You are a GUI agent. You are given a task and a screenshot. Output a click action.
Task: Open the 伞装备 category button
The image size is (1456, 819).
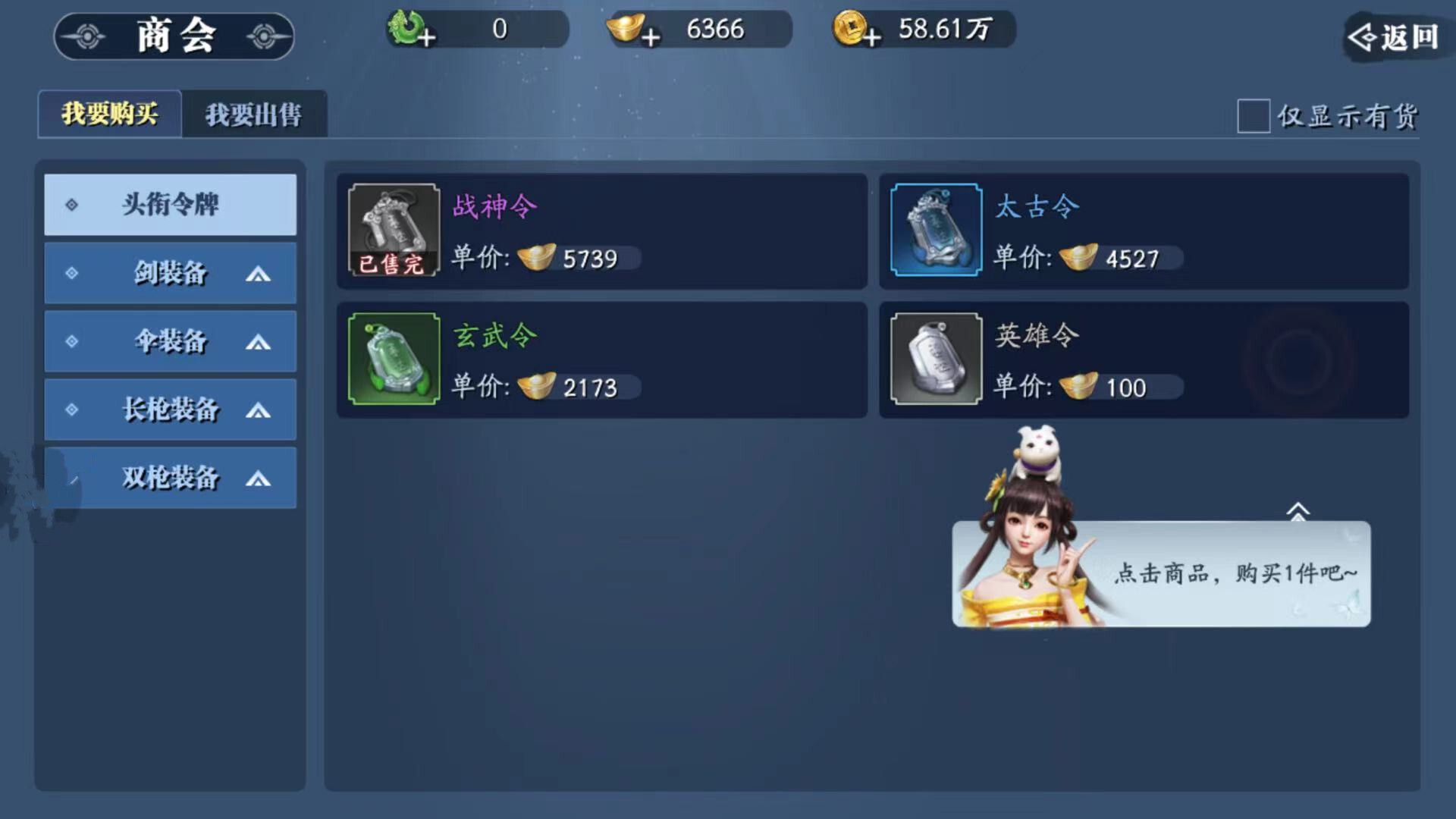point(169,341)
